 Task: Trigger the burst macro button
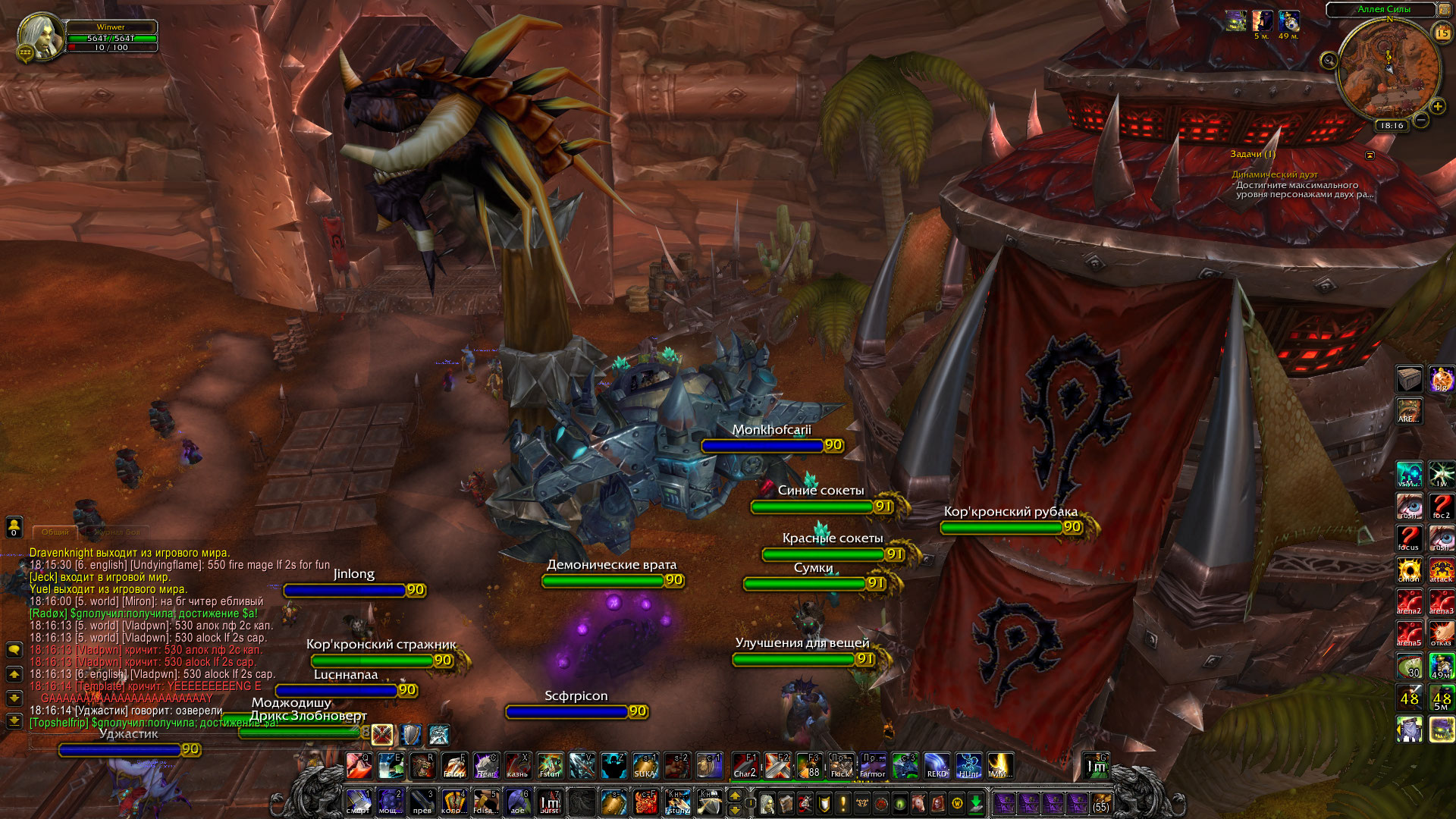(550, 802)
